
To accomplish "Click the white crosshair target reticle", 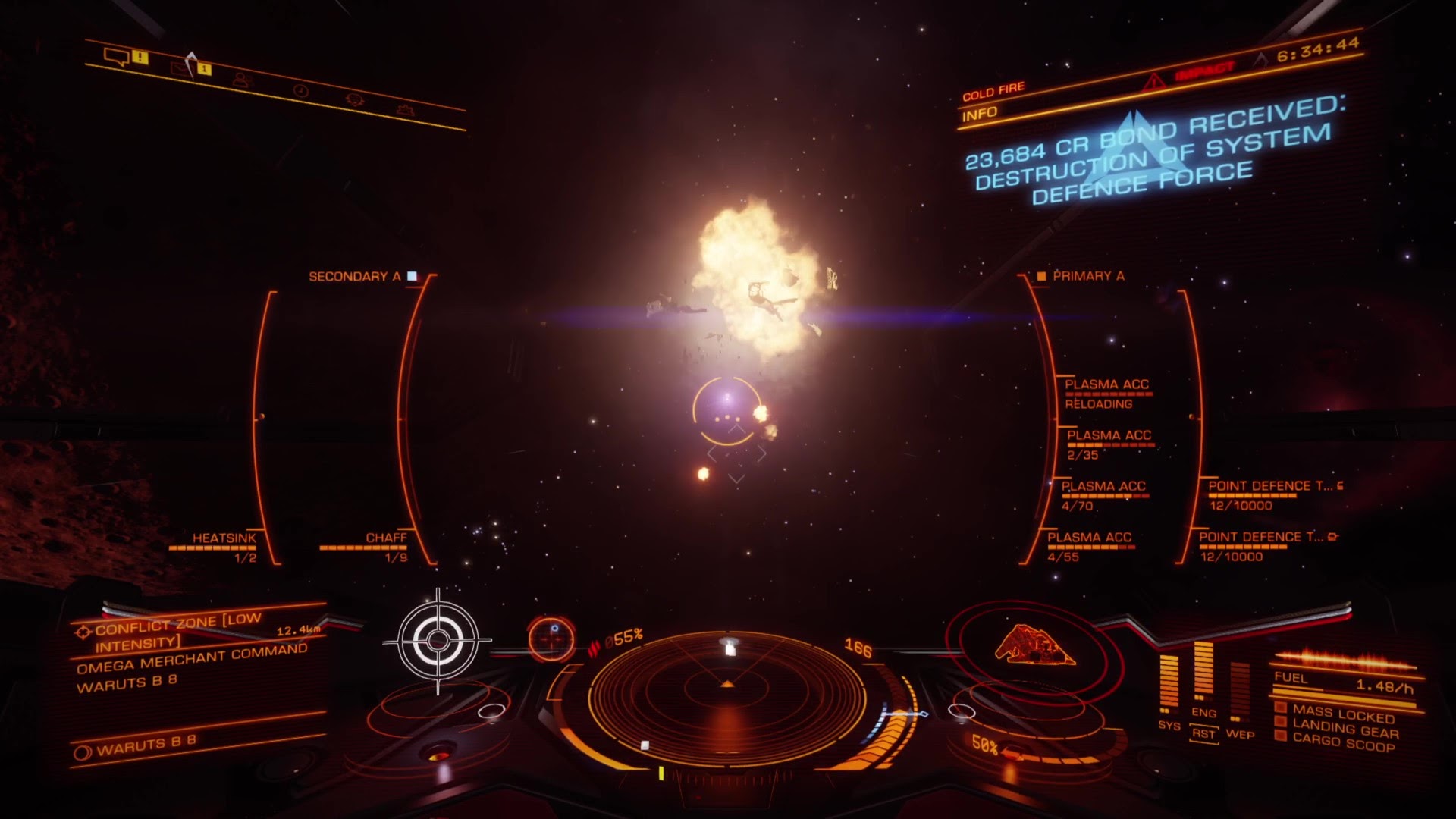I will (x=438, y=641).
